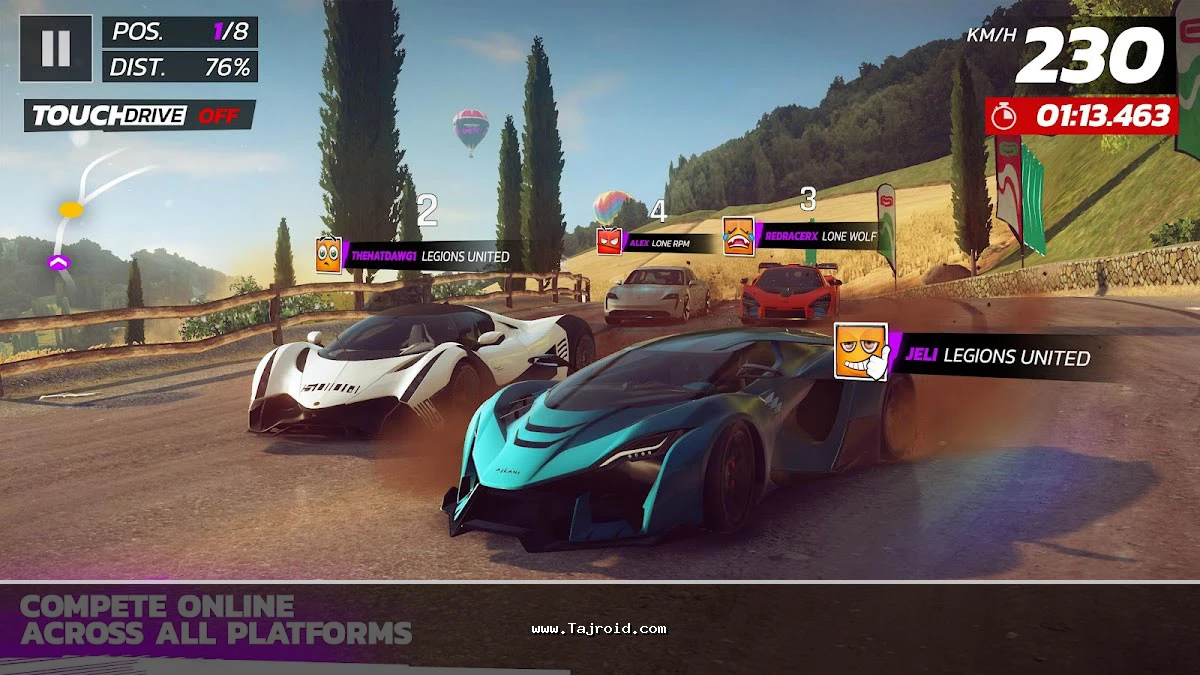Select JELI's orange avatar nameplate
Viewport: 1200px width, 675px height.
click(x=861, y=352)
